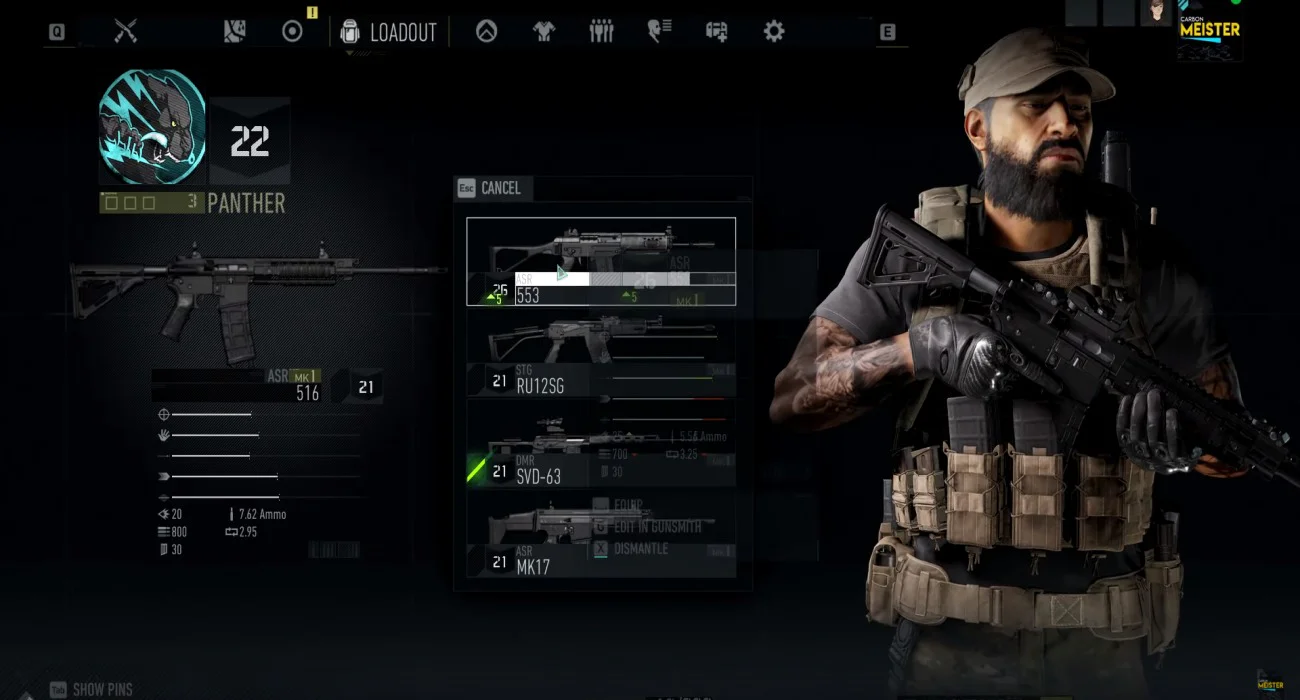This screenshot has width=1300, height=700.
Task: Open the map tab
Action: pyautogui.click(x=235, y=32)
